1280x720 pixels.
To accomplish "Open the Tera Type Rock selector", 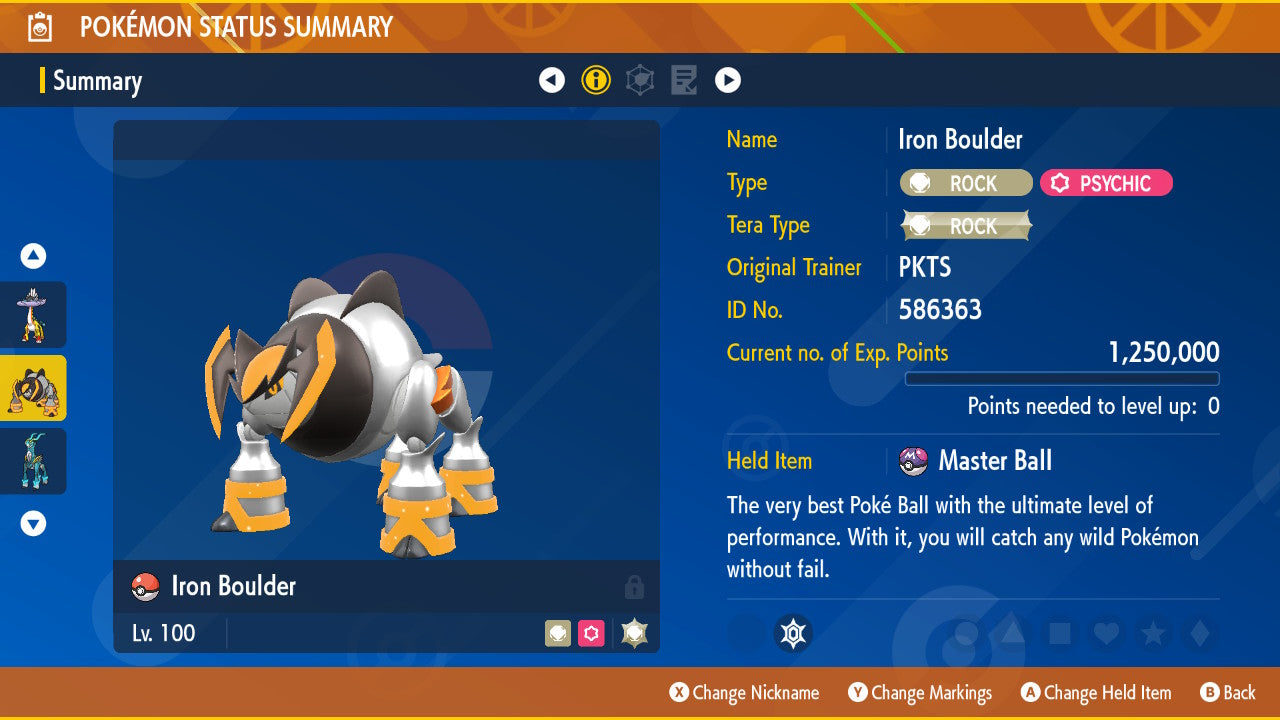I will tap(964, 226).
